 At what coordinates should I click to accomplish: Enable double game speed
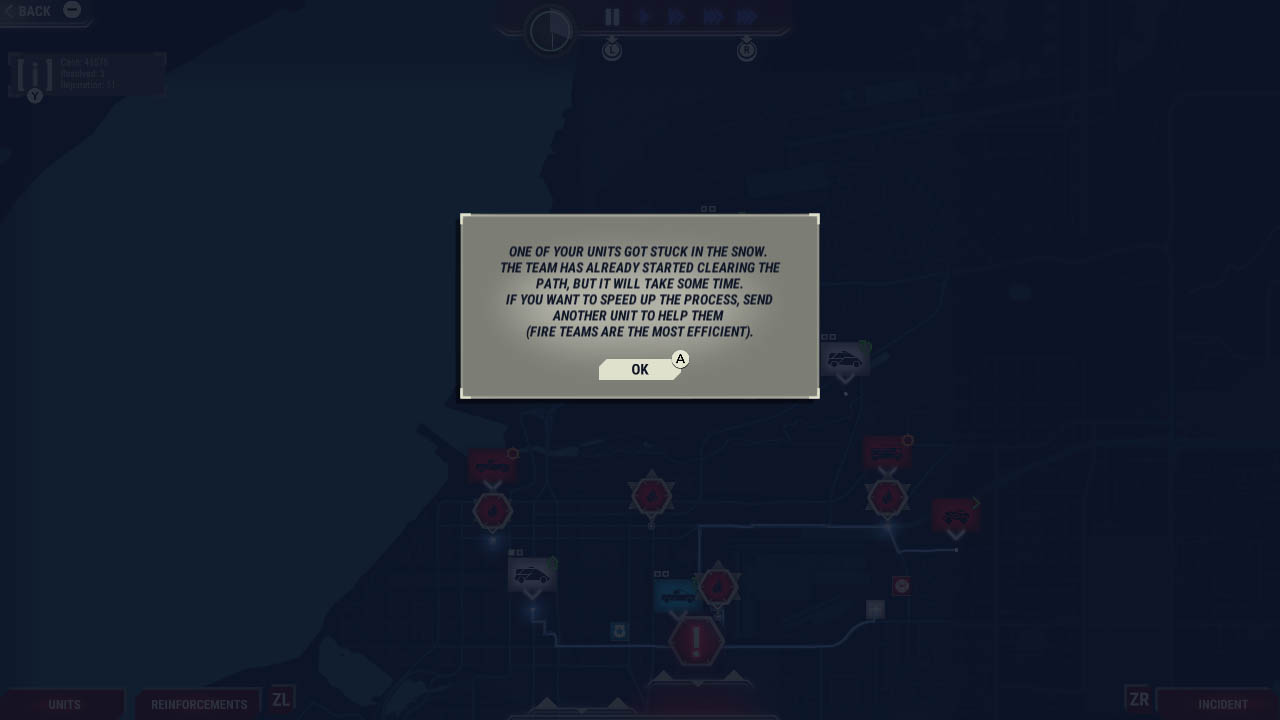click(x=677, y=16)
